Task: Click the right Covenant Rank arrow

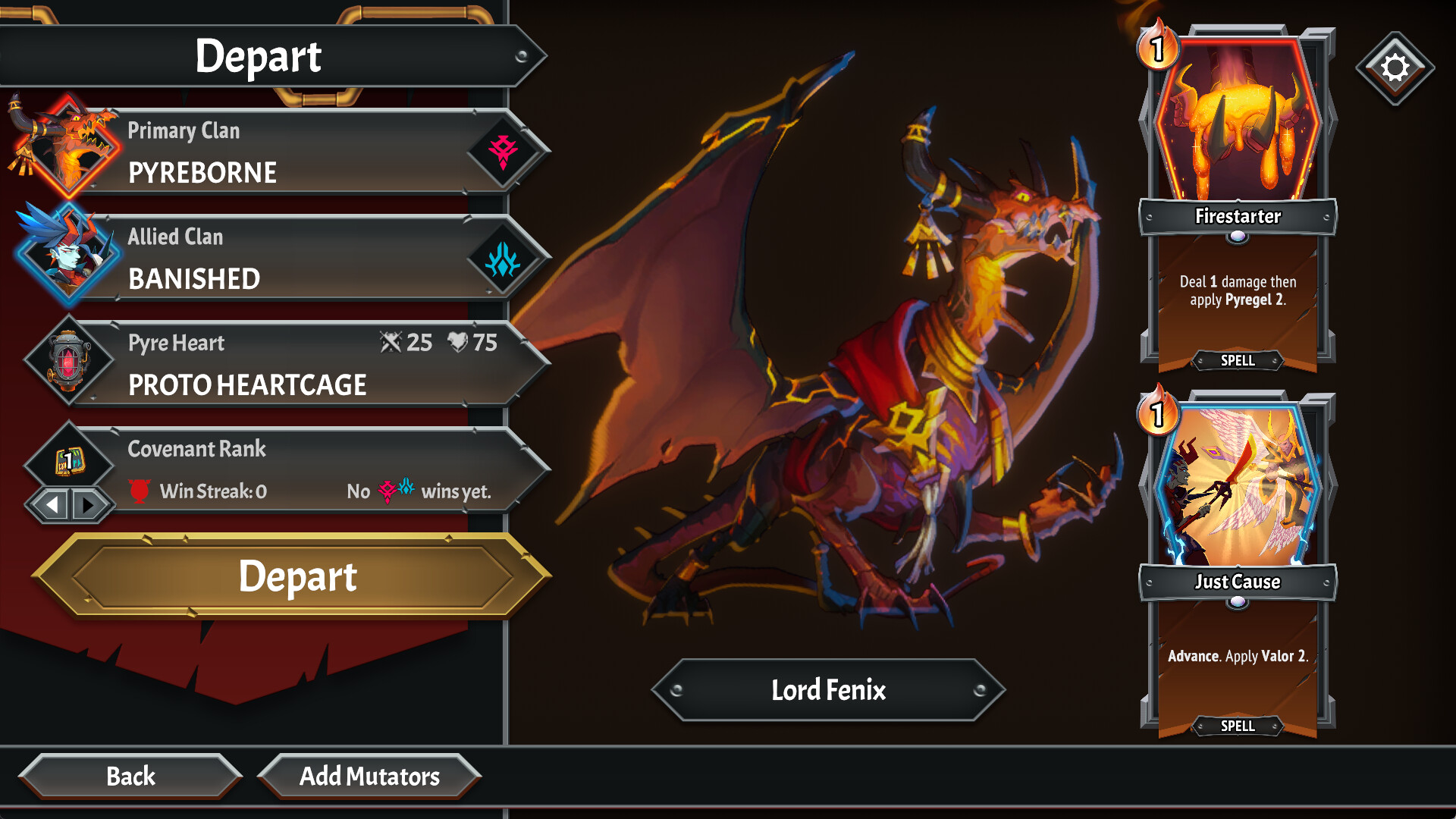Action: 89,503
